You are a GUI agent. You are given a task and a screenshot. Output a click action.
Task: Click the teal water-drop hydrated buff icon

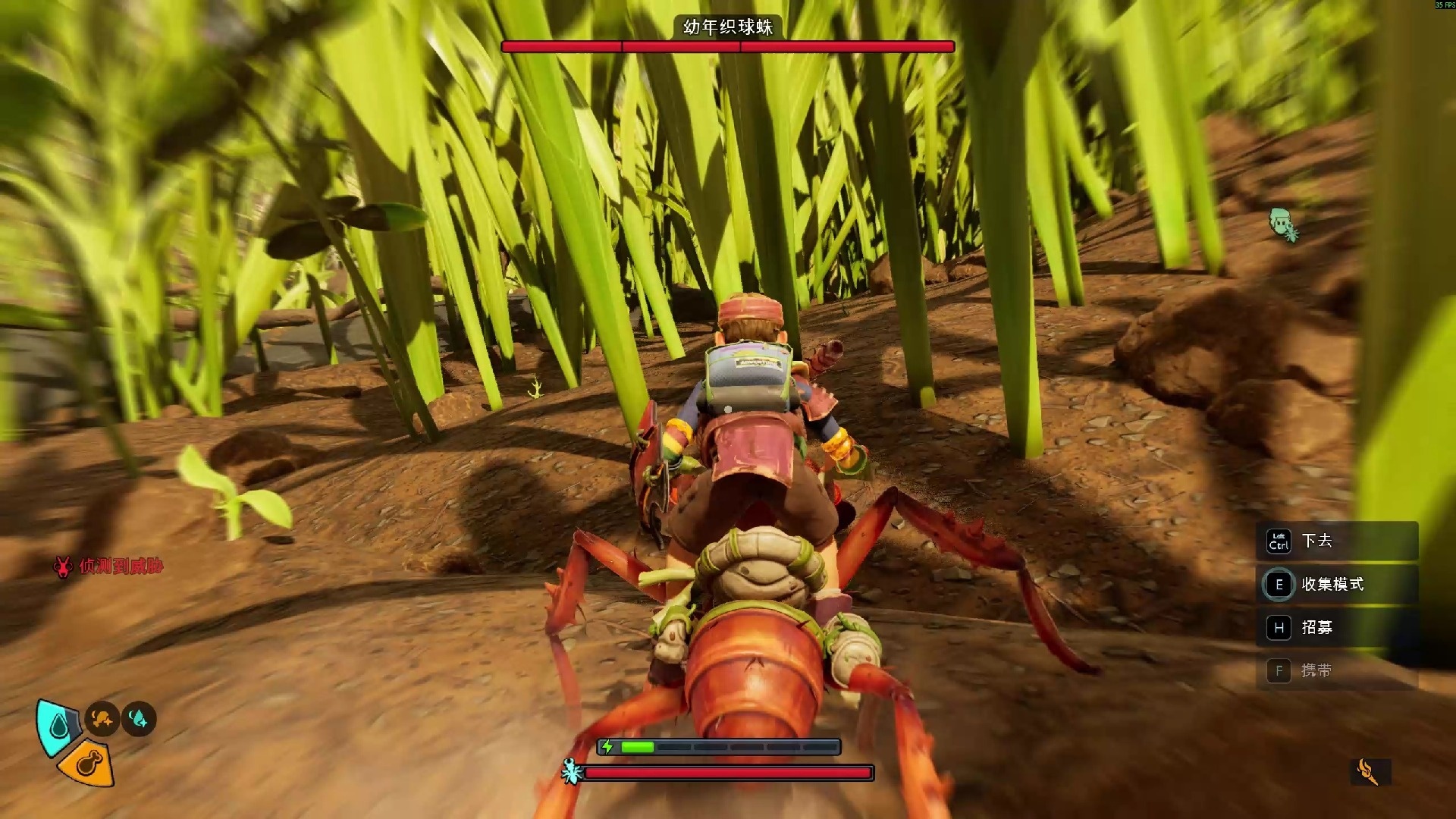point(139,718)
